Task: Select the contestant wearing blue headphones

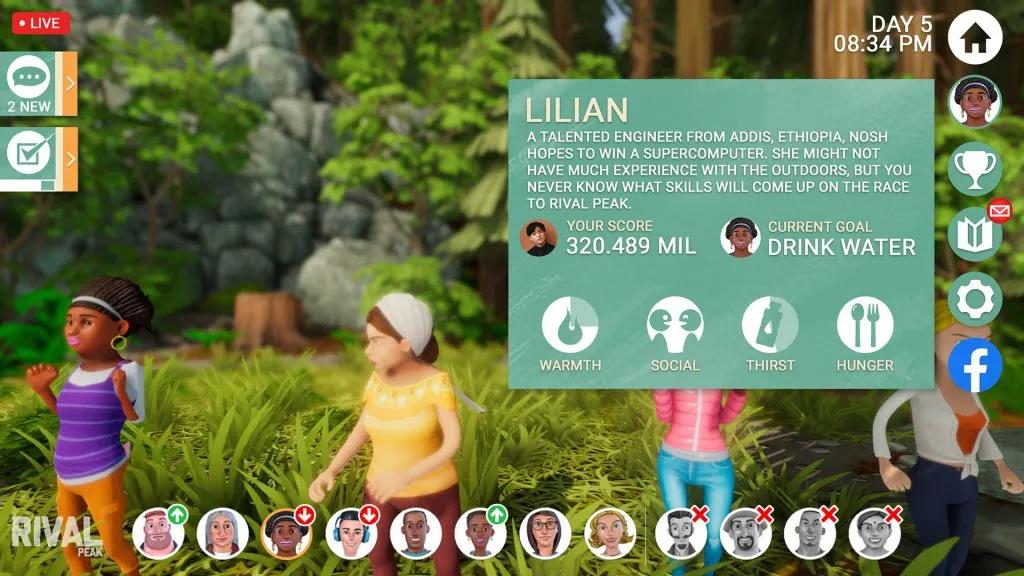Action: 351,533
